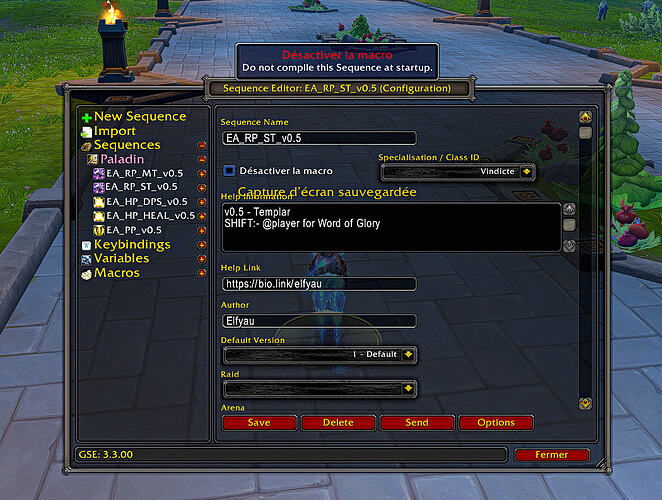The width and height of the screenshot is (662, 500).
Task: Open the Specialisation / Class ID dropdown
Action: (x=526, y=172)
